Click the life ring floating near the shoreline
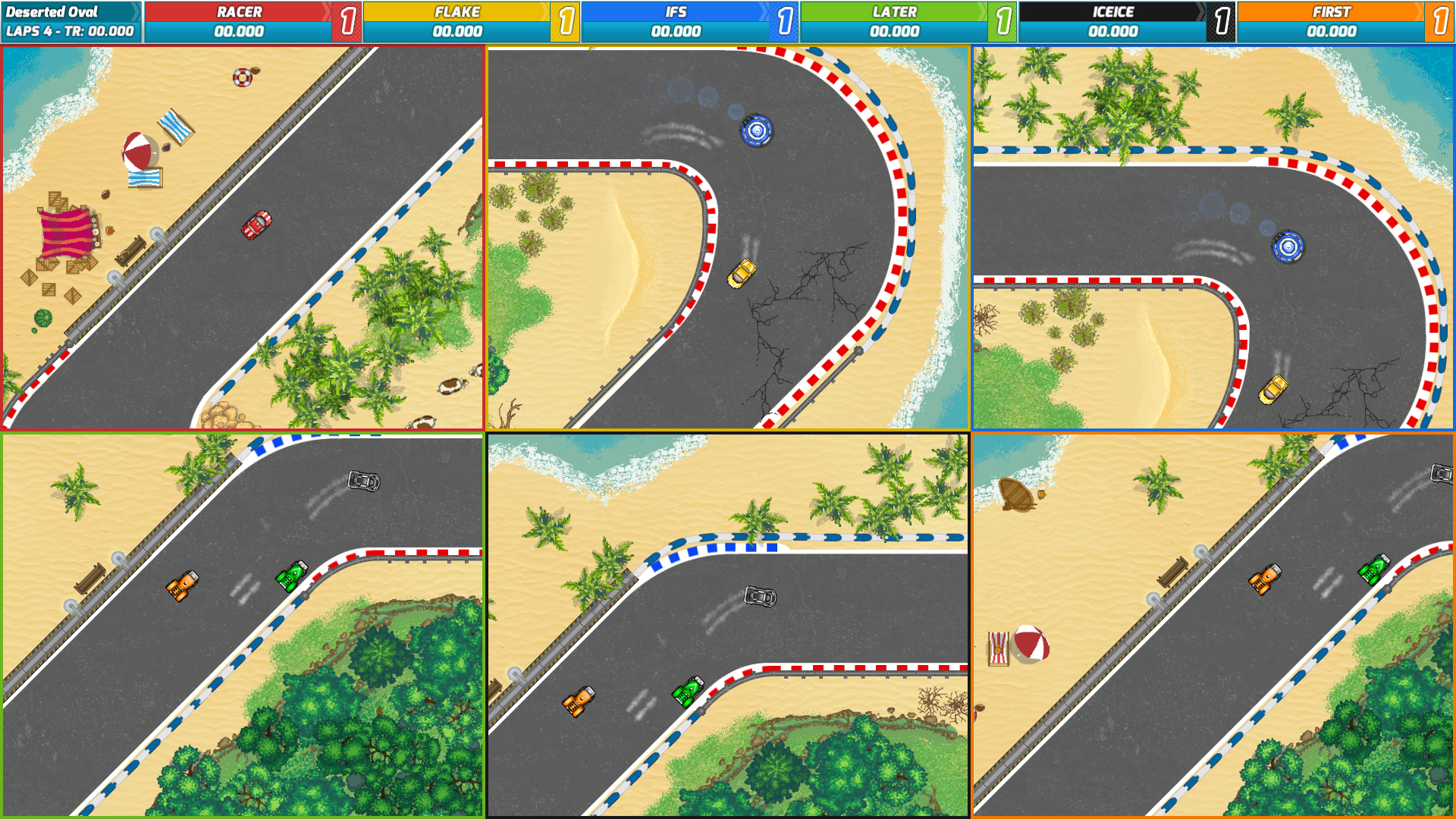The image size is (1456, 819). coord(243,76)
